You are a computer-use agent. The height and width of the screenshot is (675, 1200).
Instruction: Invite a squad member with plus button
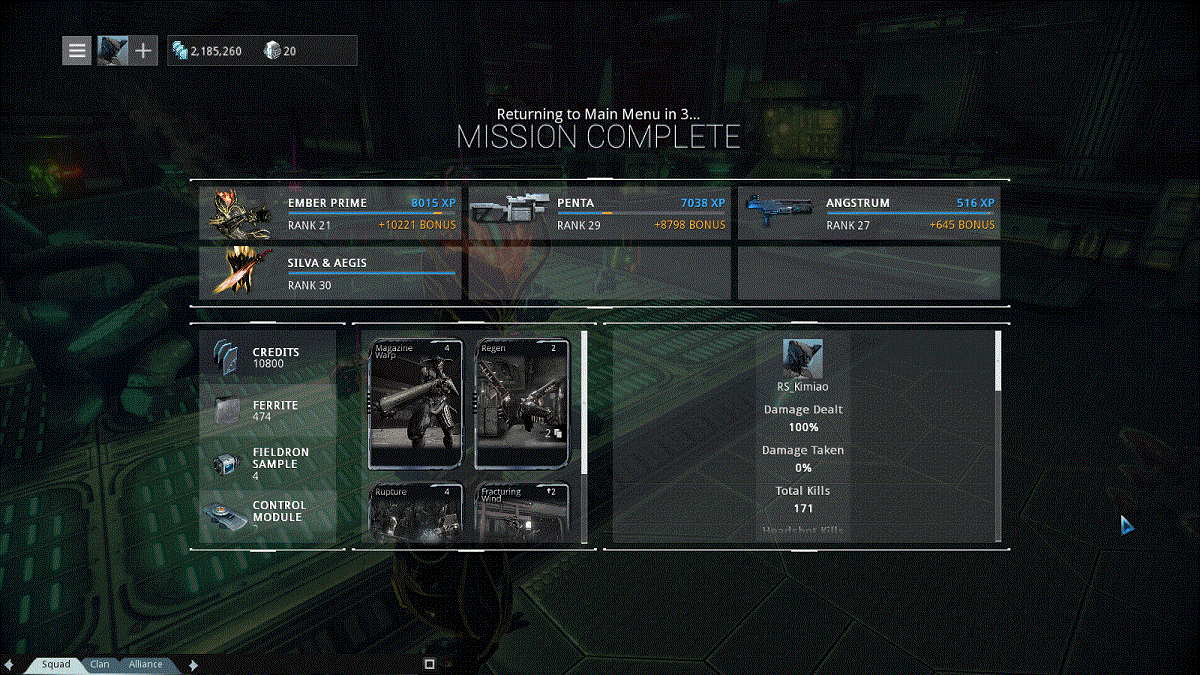[x=144, y=50]
